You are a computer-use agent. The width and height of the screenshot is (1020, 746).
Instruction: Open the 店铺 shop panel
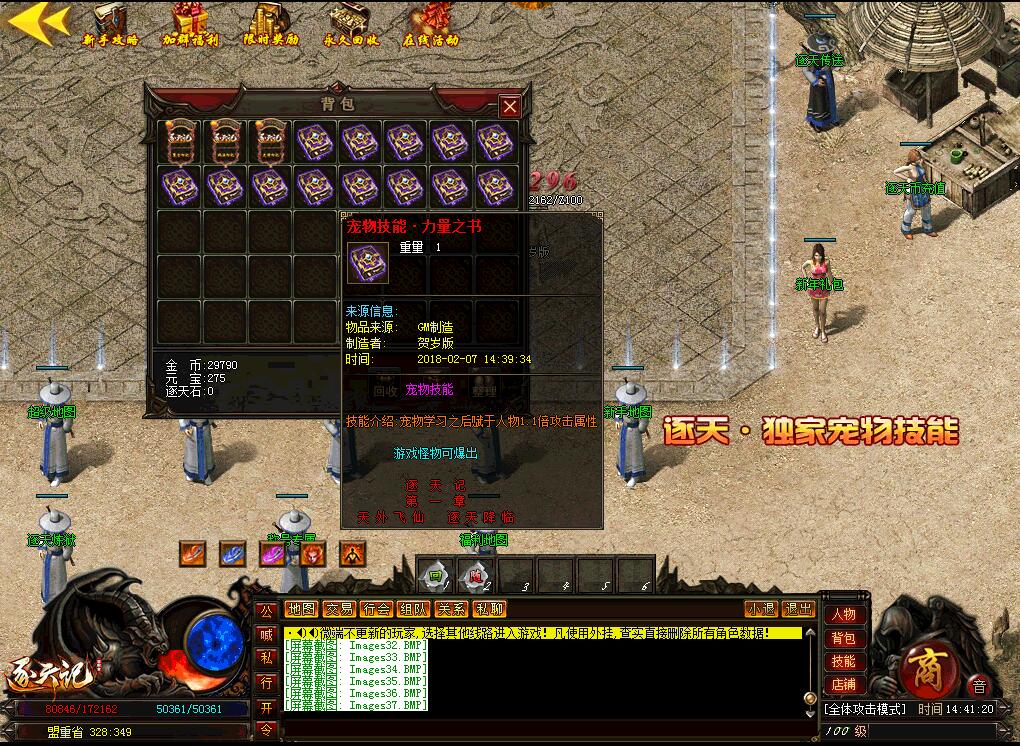pyautogui.click(x=844, y=685)
